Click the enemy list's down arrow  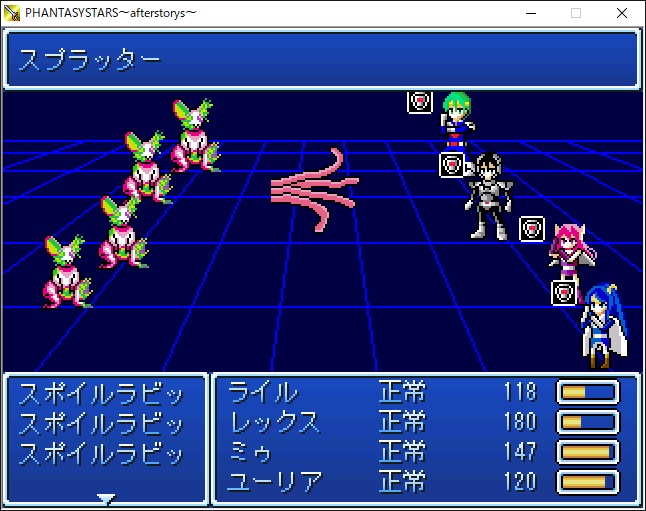click(x=106, y=497)
